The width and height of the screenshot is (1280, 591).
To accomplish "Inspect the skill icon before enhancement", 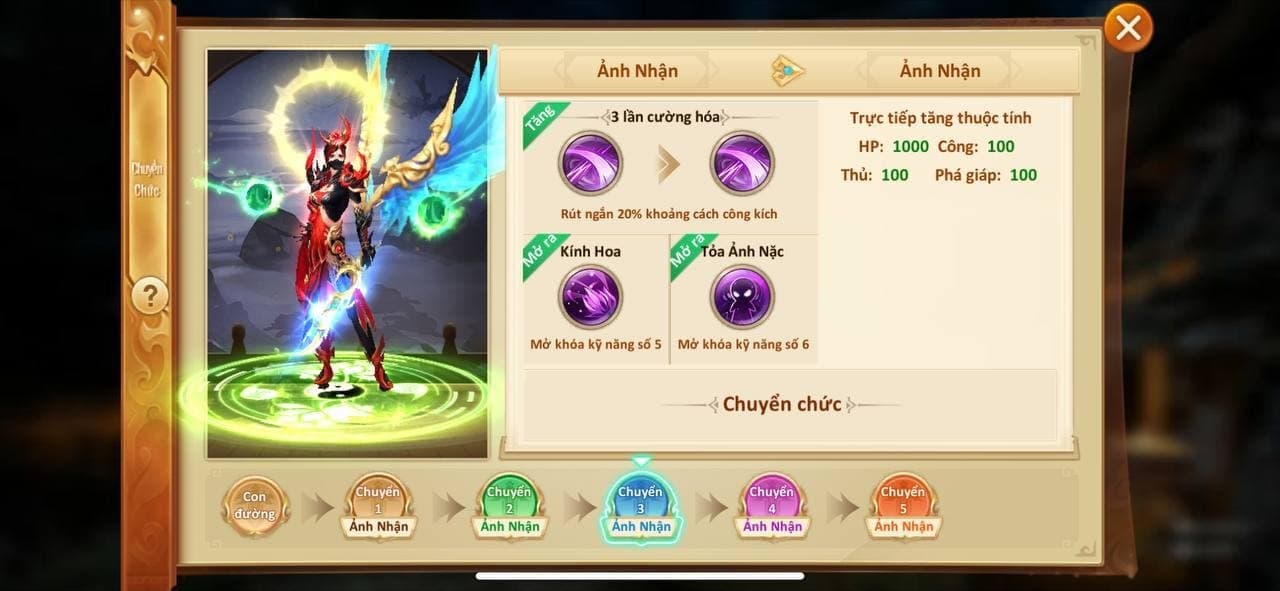I will [590, 163].
